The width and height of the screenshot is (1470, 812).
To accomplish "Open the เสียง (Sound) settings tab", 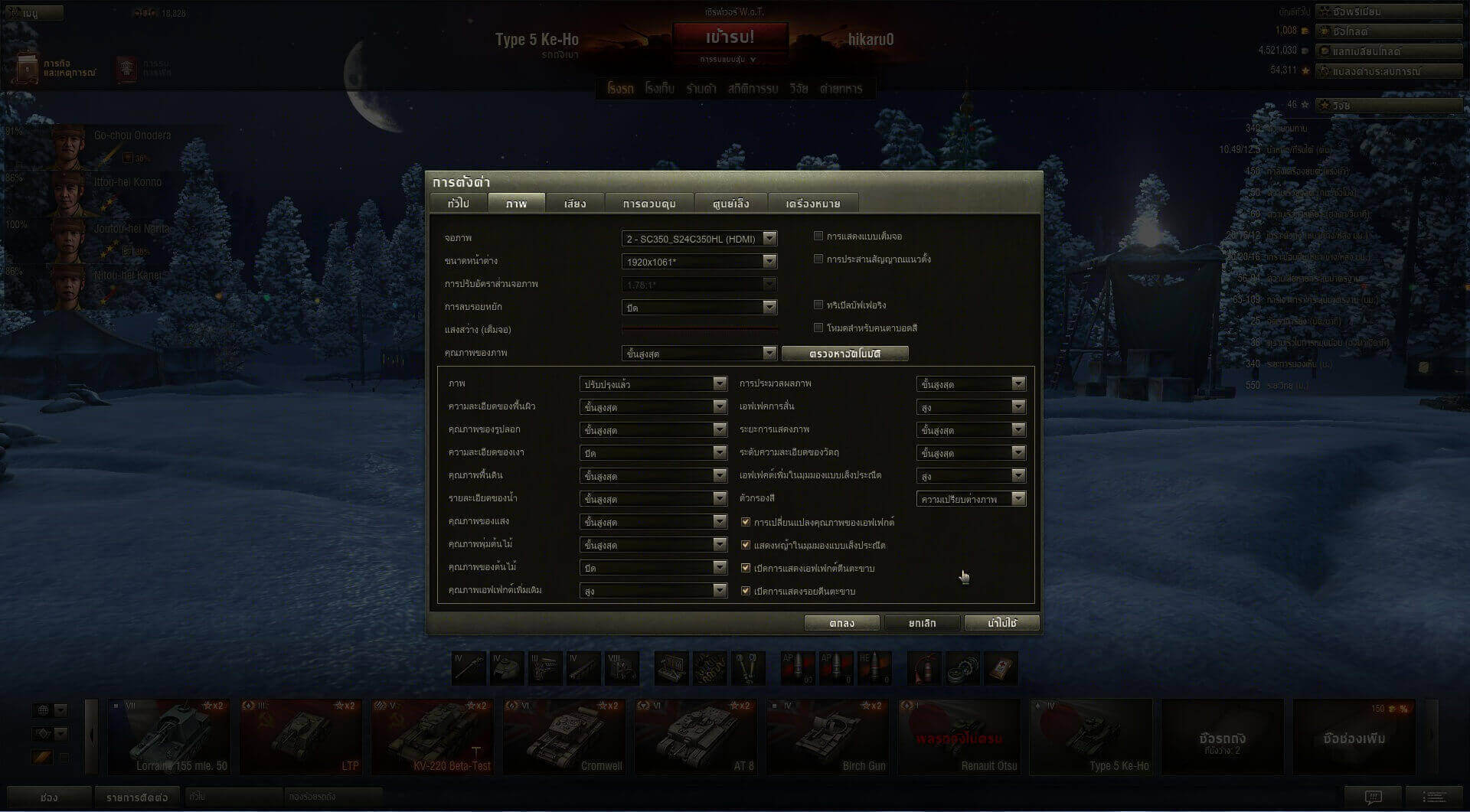I will (x=574, y=204).
